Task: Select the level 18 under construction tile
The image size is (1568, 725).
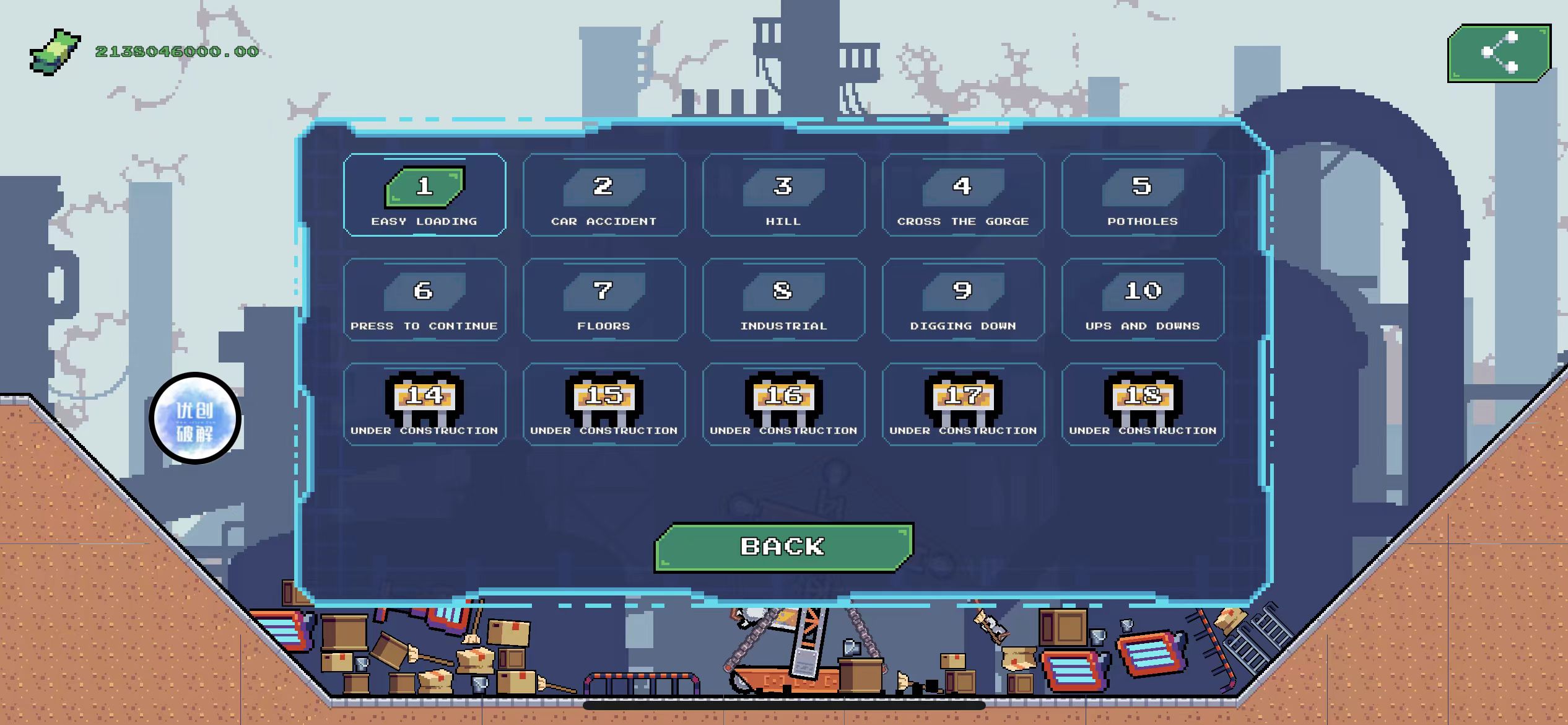Action: pos(1143,404)
